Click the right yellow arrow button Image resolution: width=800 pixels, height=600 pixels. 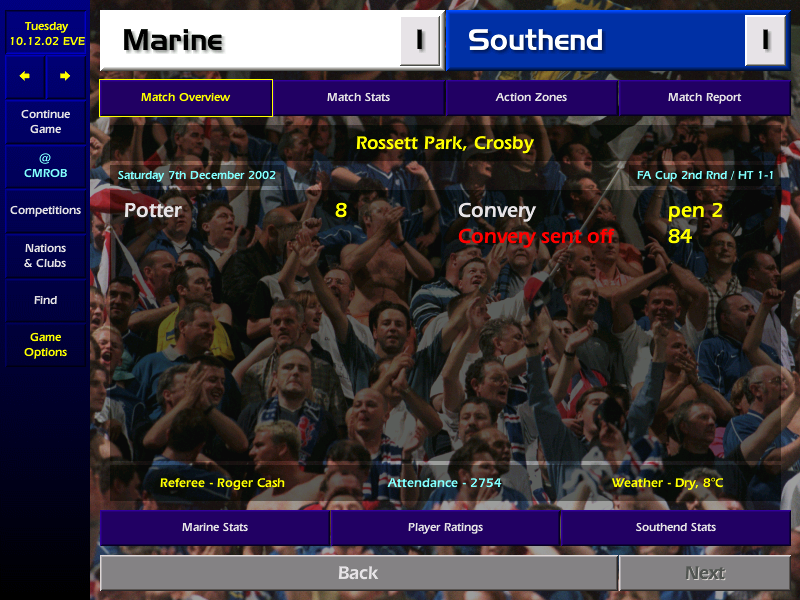click(65, 76)
